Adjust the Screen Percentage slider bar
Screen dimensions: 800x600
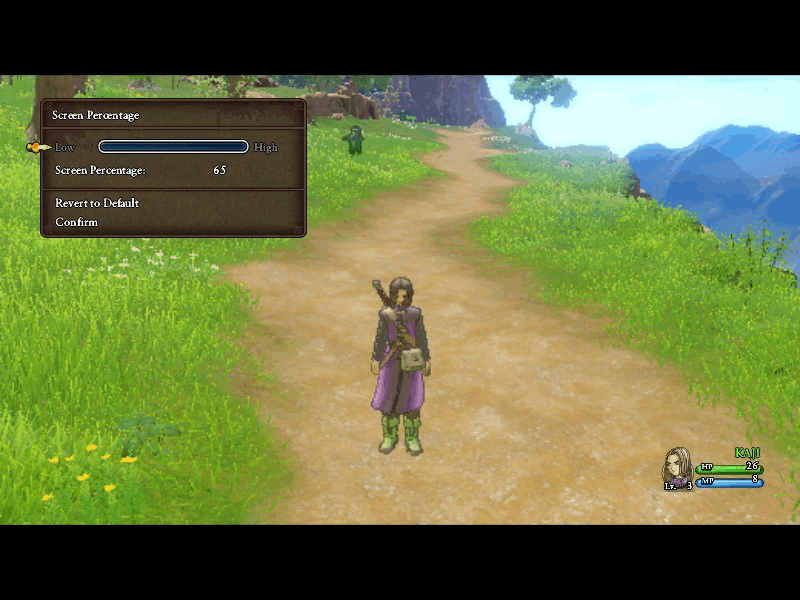(x=173, y=147)
